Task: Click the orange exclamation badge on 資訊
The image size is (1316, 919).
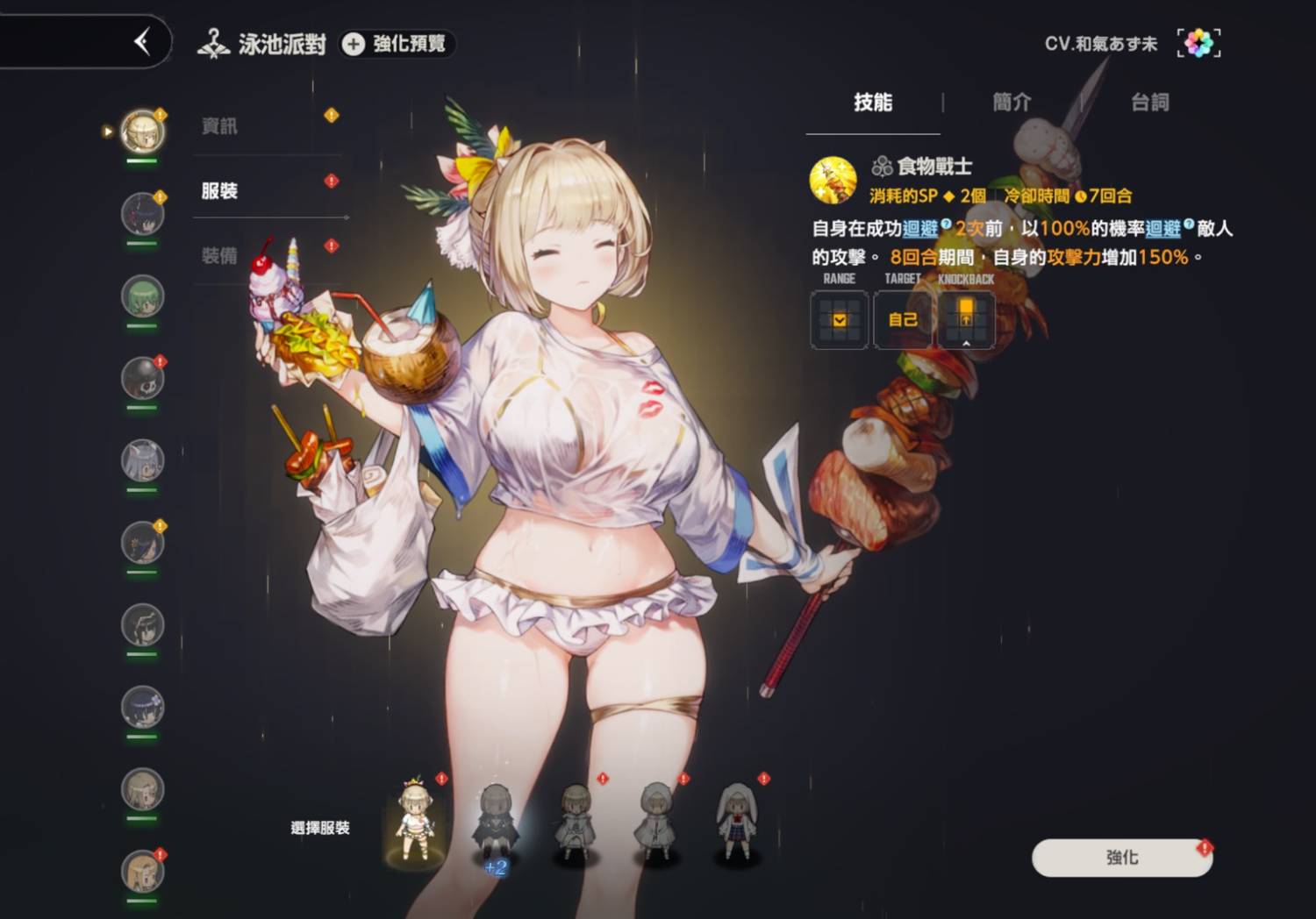Action: (x=332, y=114)
